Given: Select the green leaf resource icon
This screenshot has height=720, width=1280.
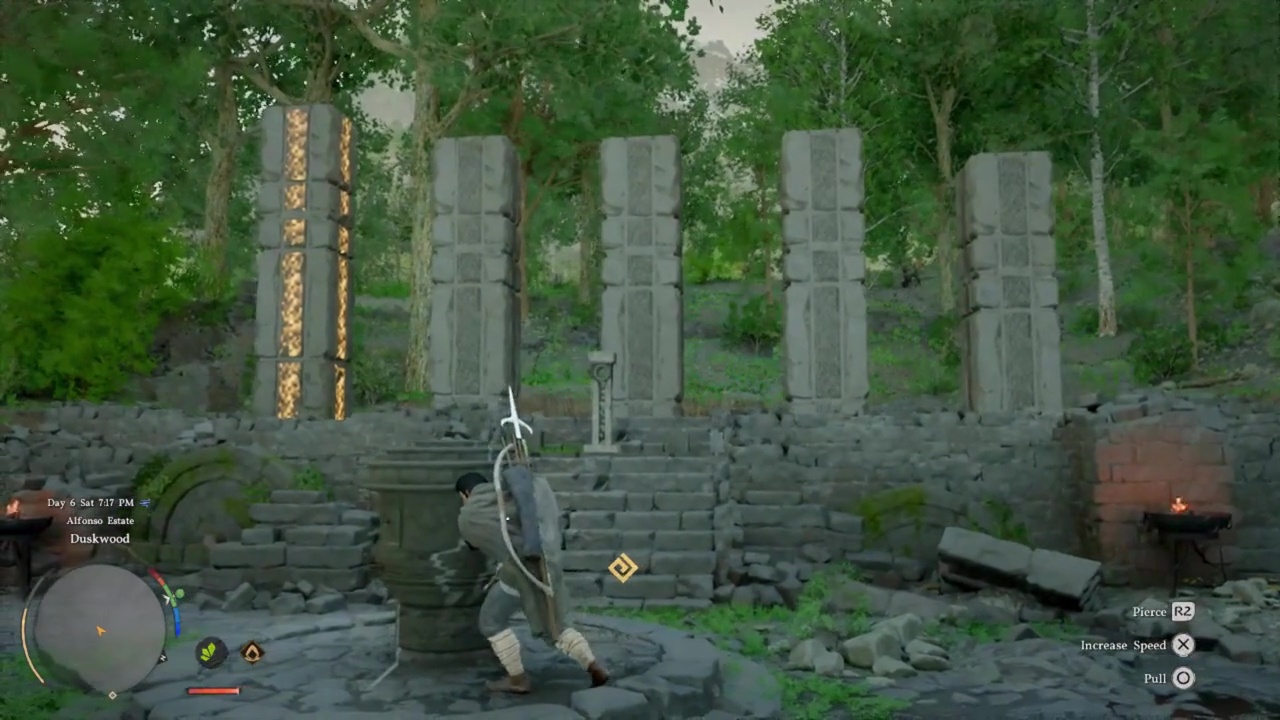Looking at the screenshot, I should (x=210, y=653).
